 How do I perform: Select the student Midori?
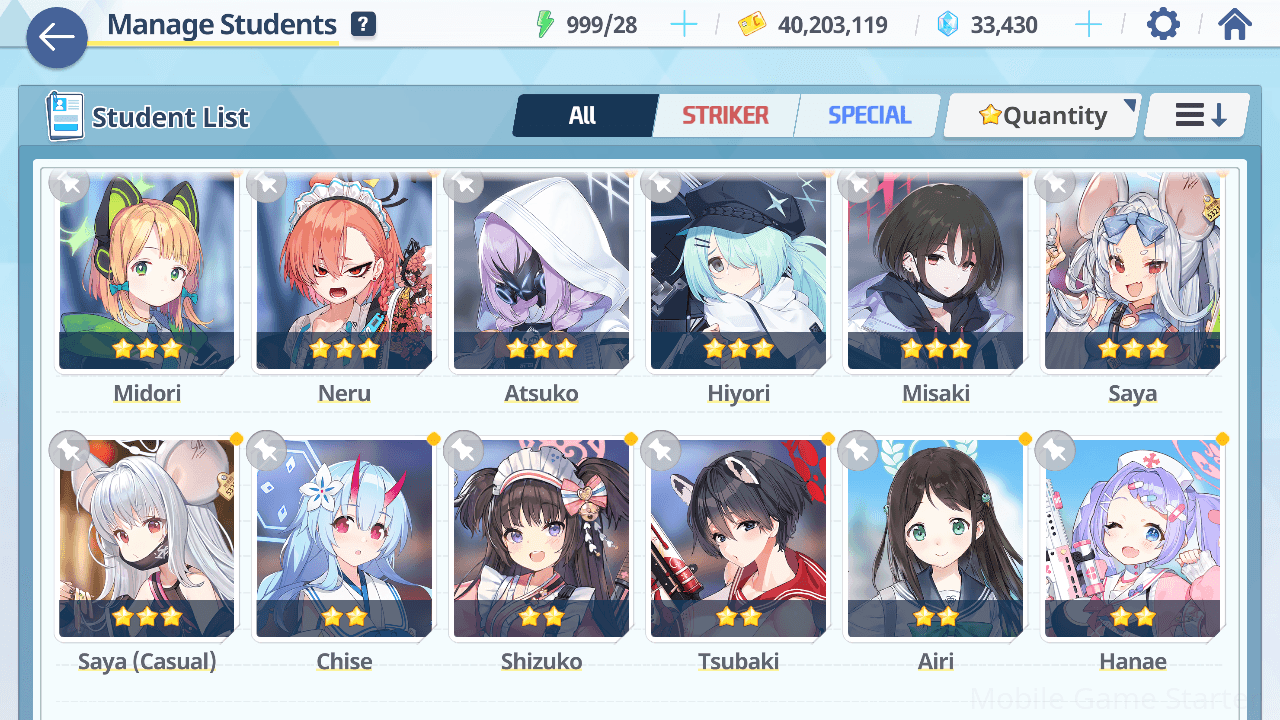[147, 272]
